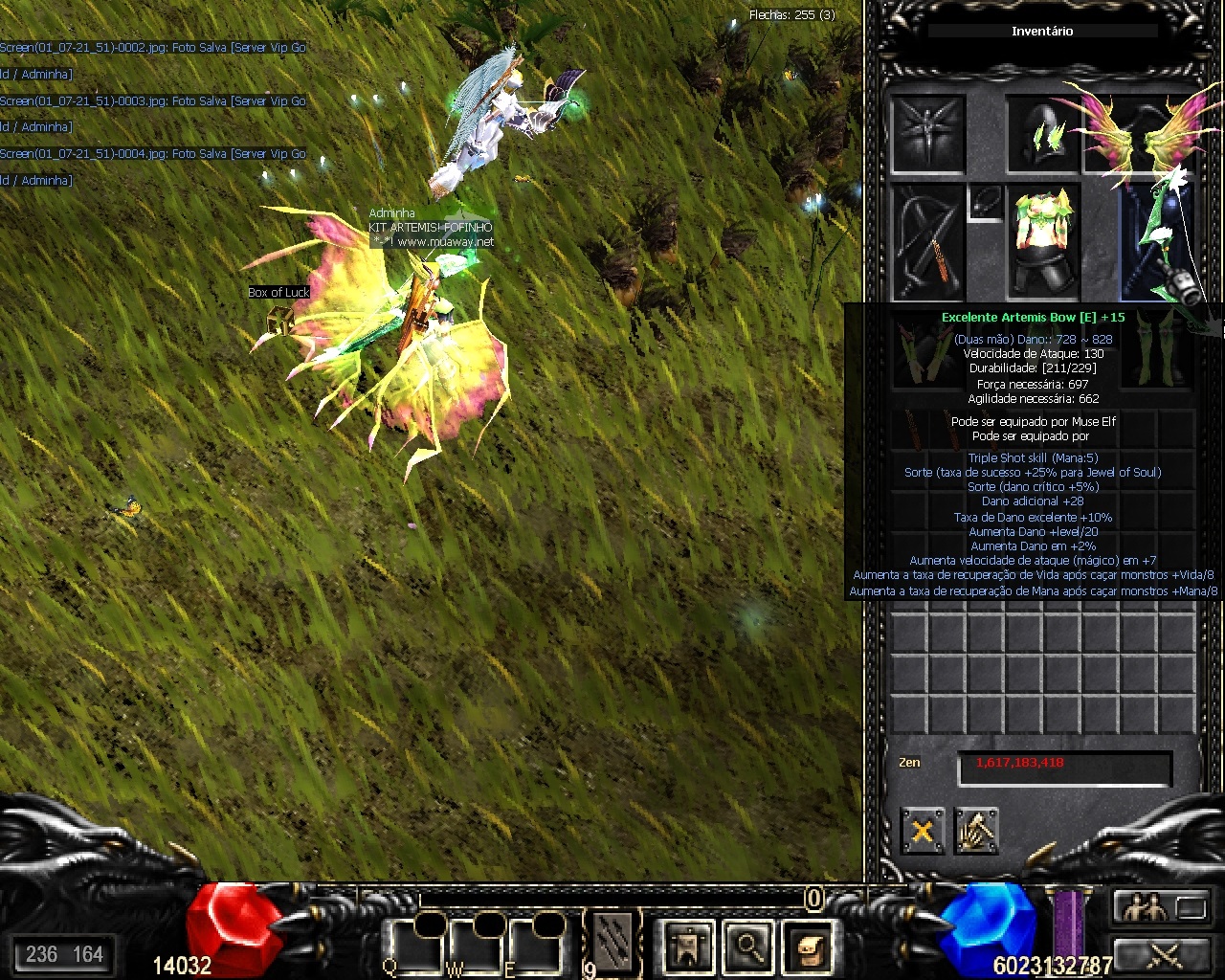Open the scroll button in the bottom bar

[x=807, y=947]
